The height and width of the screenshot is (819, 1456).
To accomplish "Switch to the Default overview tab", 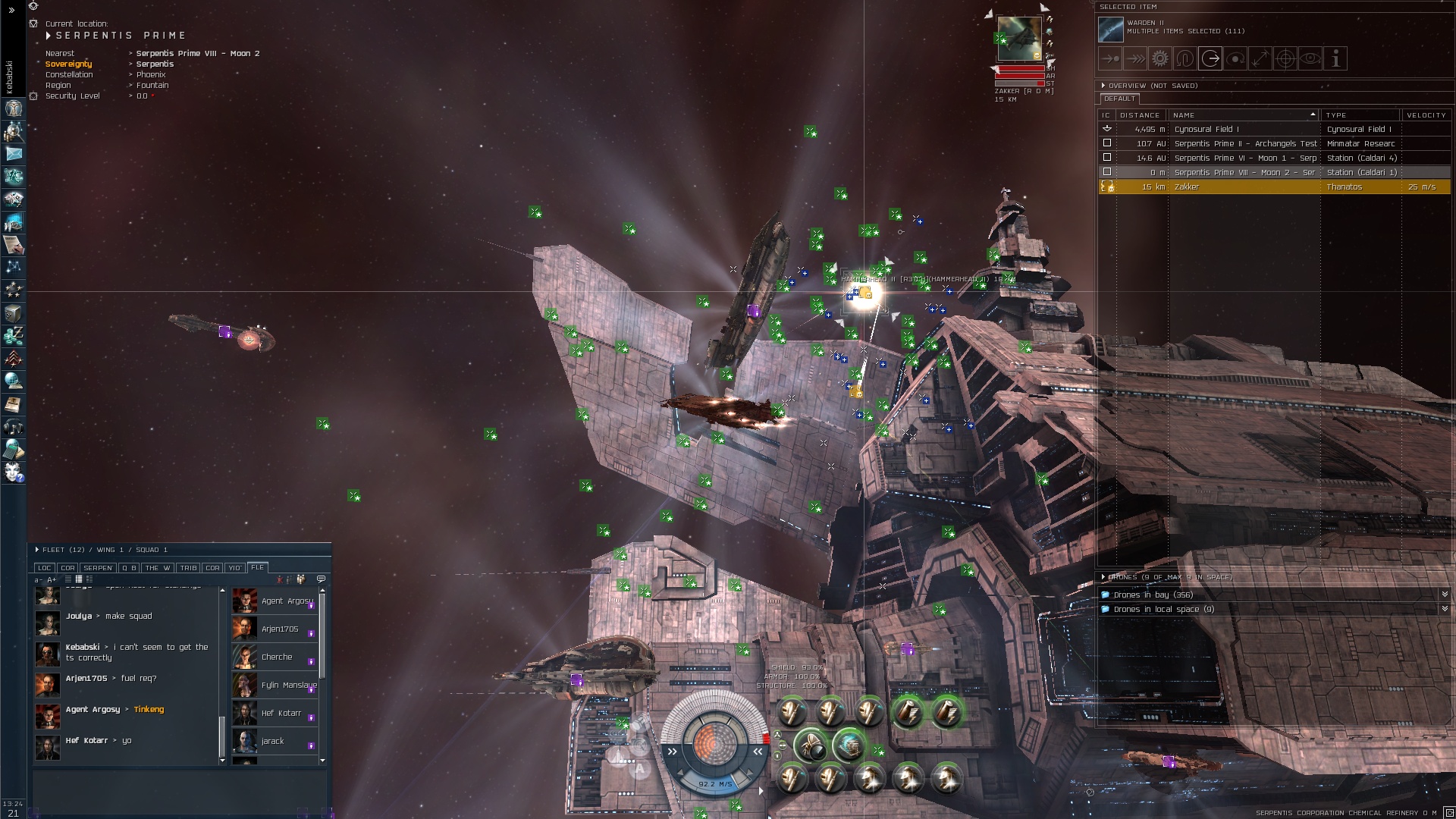I will 1119,99.
